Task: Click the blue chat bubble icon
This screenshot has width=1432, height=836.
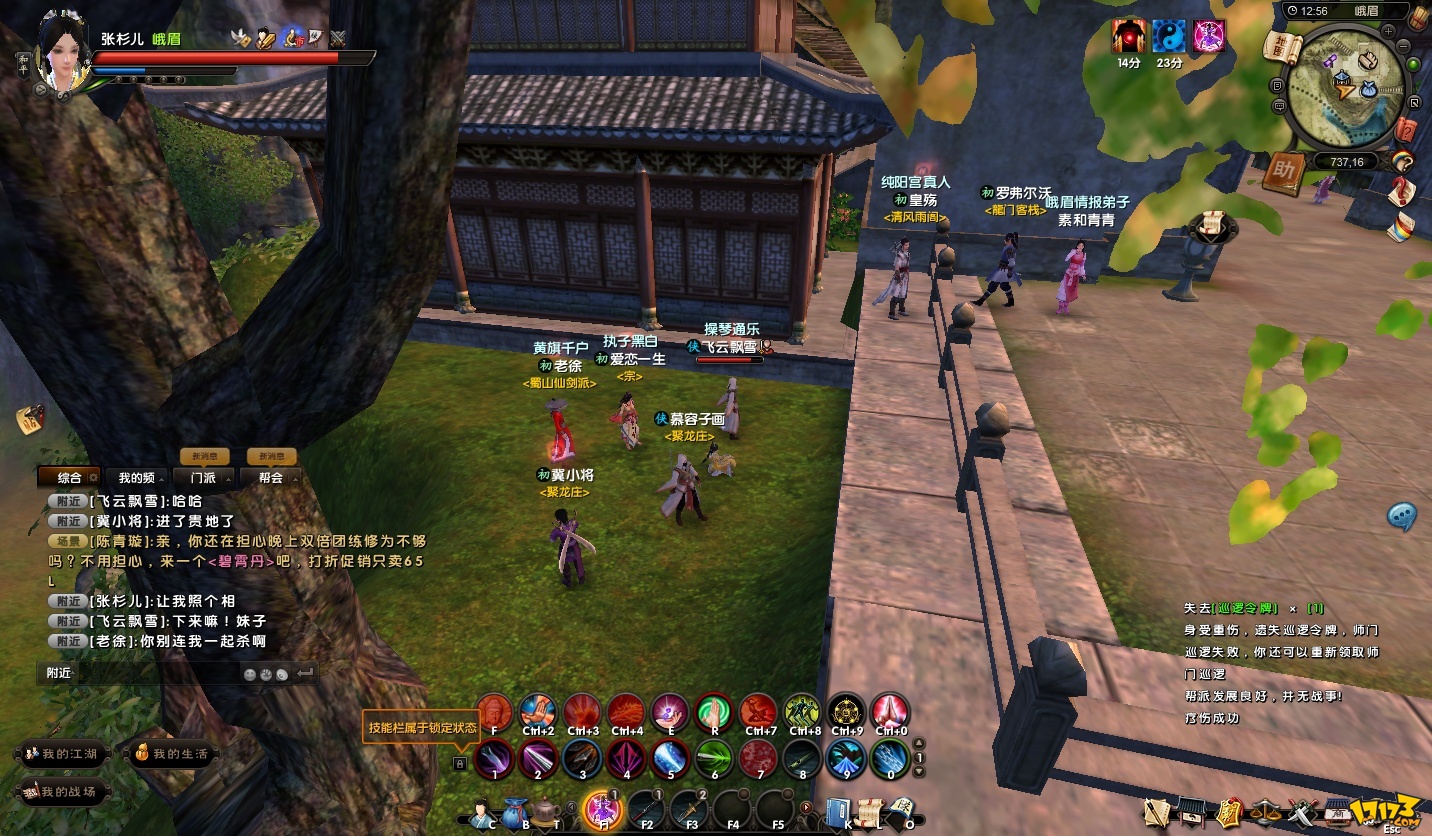Action: click(x=1401, y=516)
